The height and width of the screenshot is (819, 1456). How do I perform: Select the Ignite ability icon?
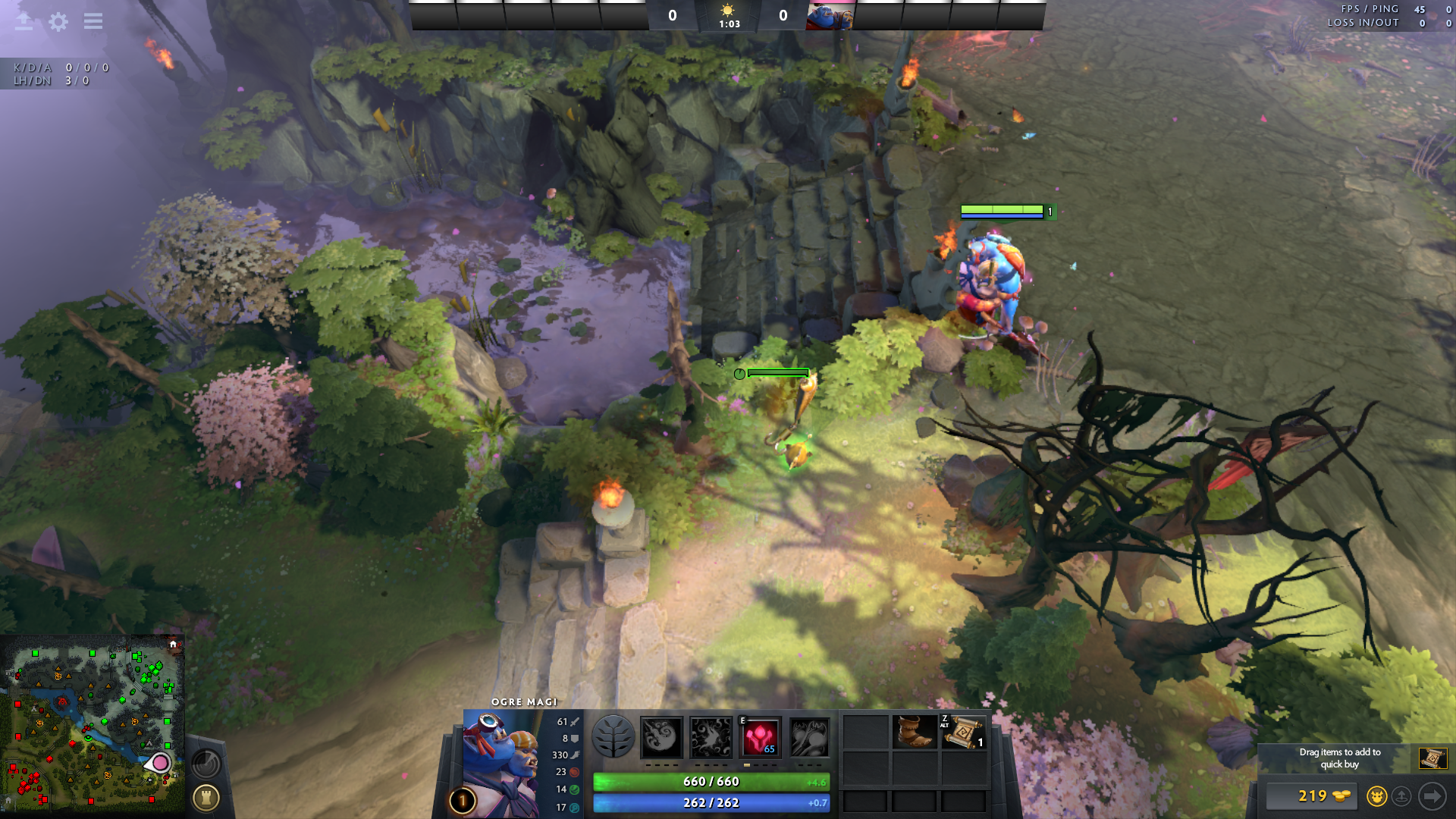pyautogui.click(x=711, y=736)
